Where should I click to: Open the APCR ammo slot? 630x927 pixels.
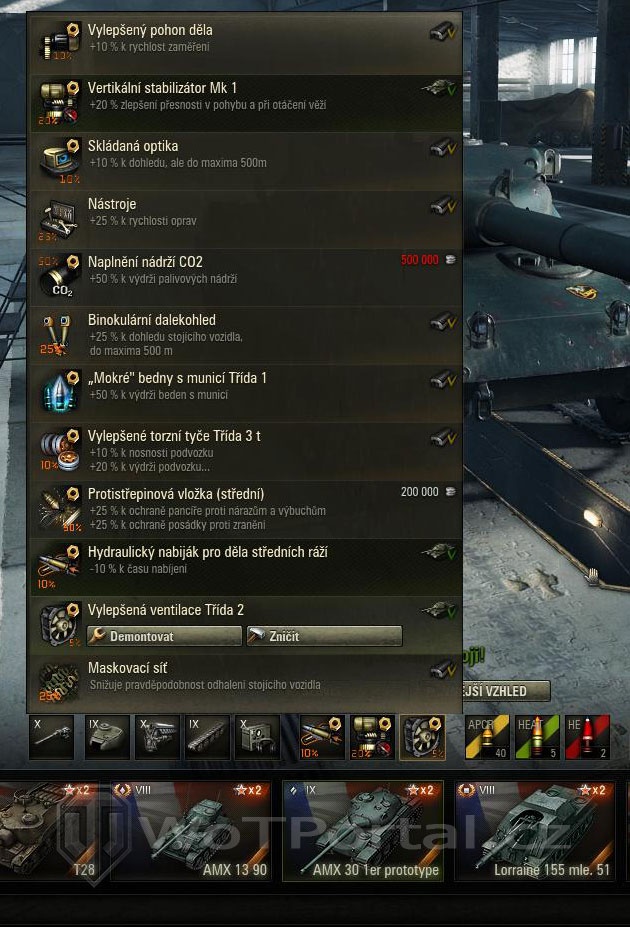click(x=487, y=737)
